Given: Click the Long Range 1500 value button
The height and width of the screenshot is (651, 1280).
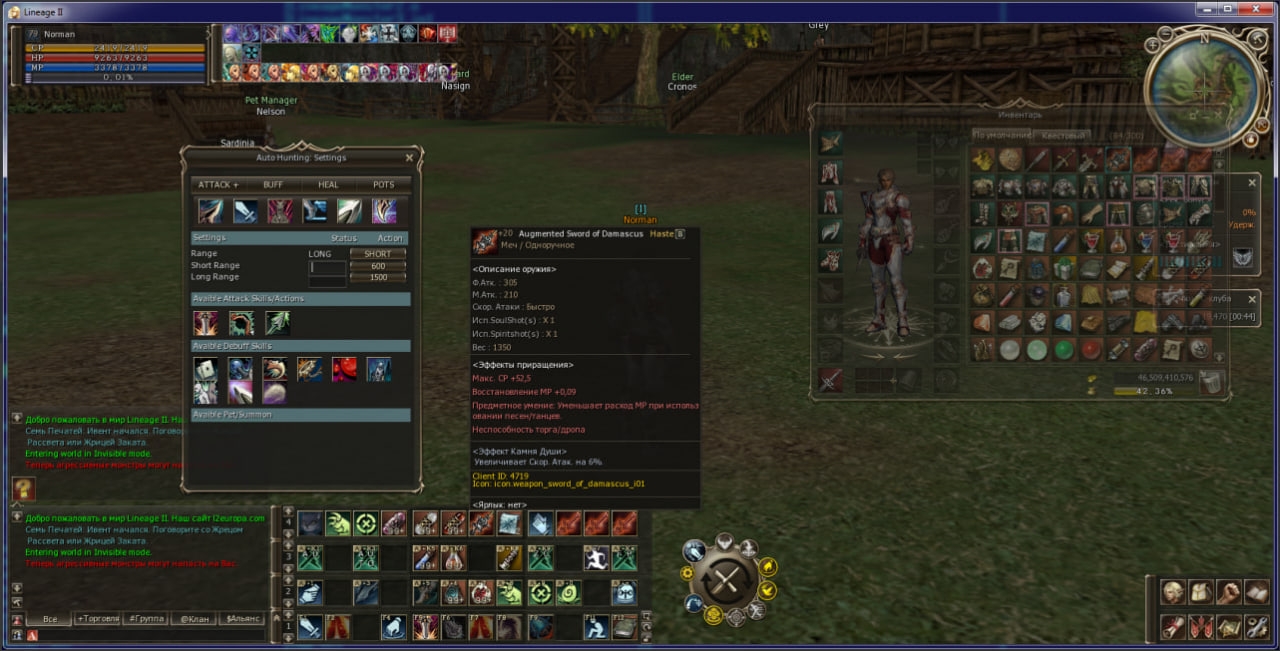Looking at the screenshot, I should (x=378, y=277).
